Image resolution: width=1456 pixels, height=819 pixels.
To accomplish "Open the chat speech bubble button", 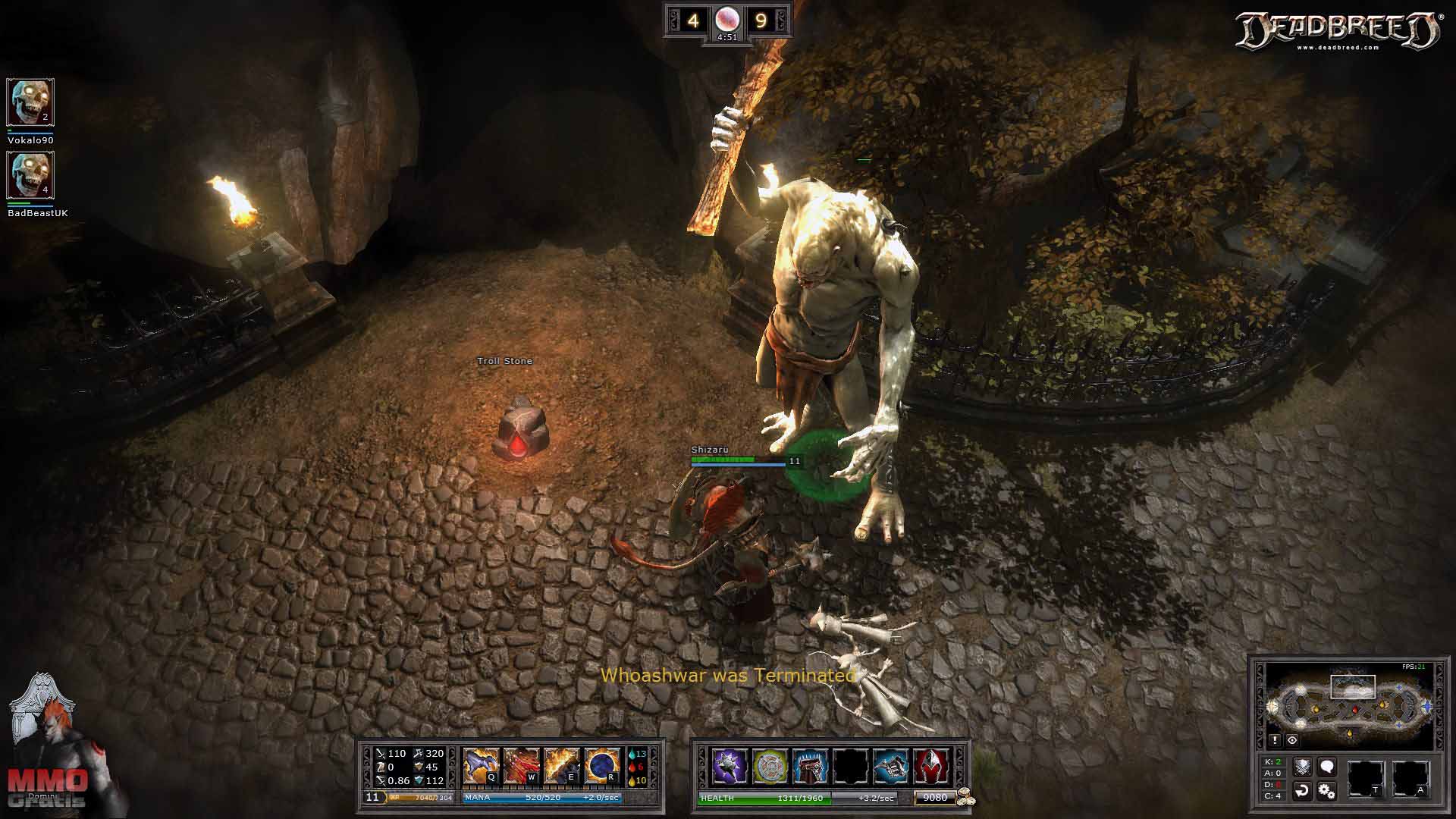I will click(x=1326, y=767).
